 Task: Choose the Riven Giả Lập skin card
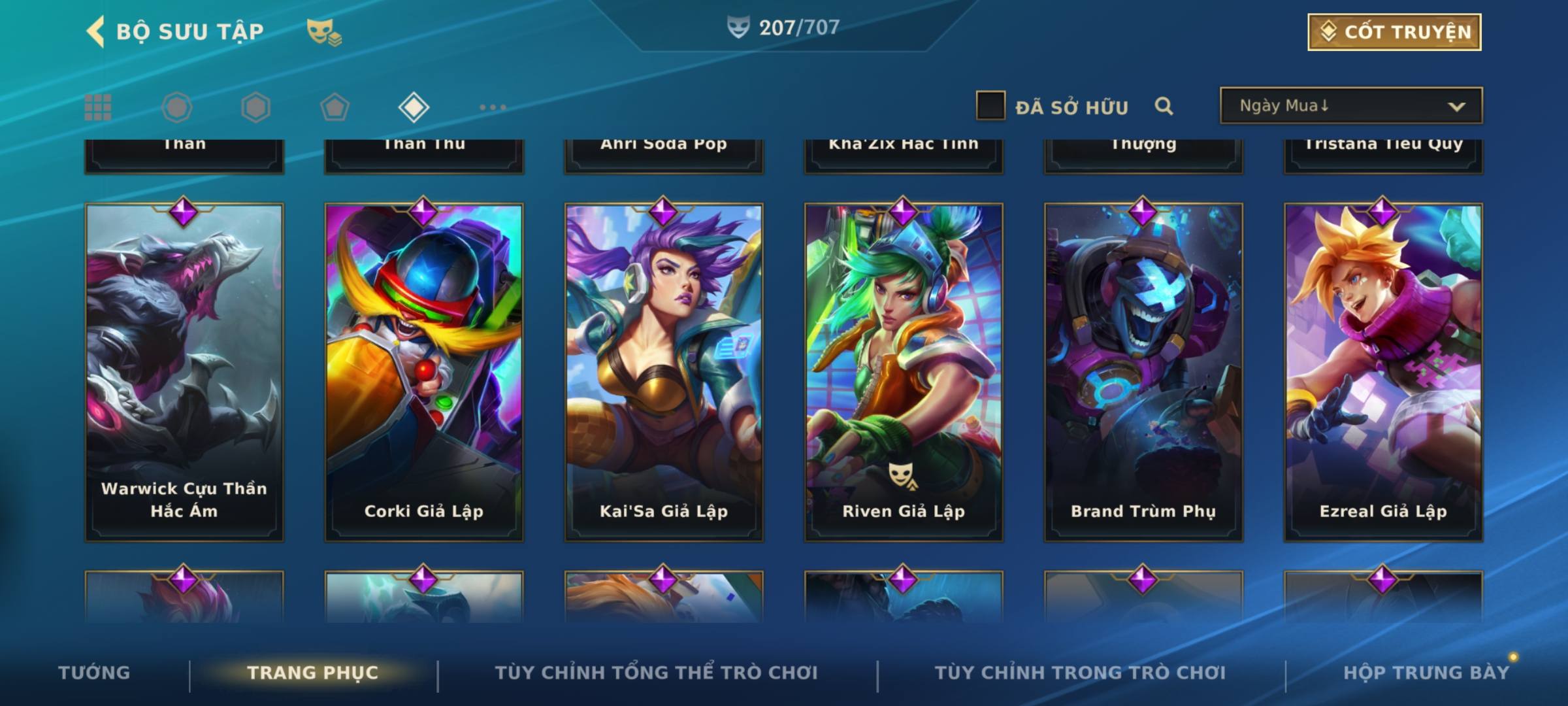pyautogui.click(x=904, y=373)
